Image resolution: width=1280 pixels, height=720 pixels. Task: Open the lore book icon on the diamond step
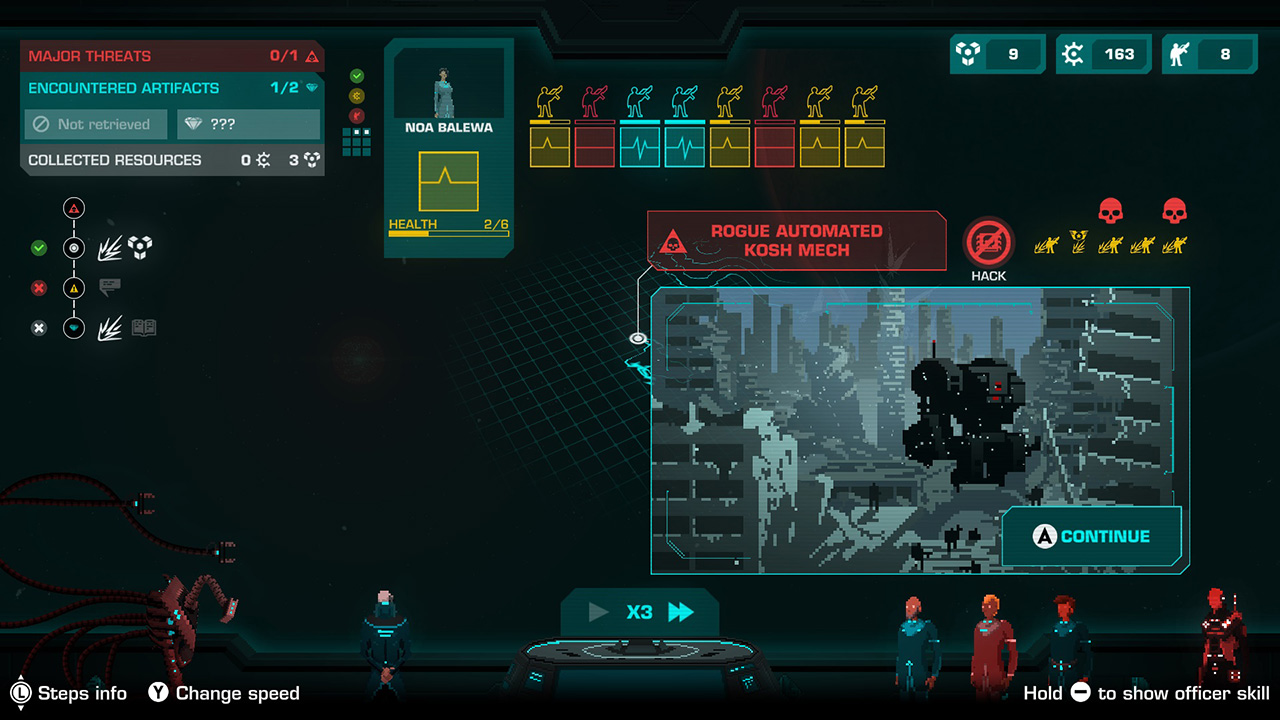click(x=143, y=327)
